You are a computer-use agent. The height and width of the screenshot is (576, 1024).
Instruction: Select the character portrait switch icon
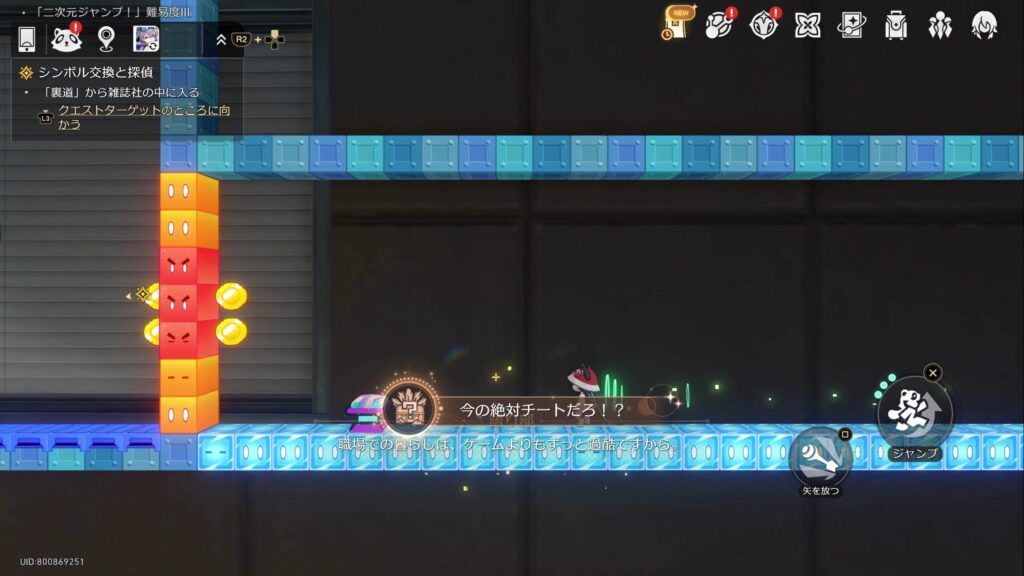point(147,39)
